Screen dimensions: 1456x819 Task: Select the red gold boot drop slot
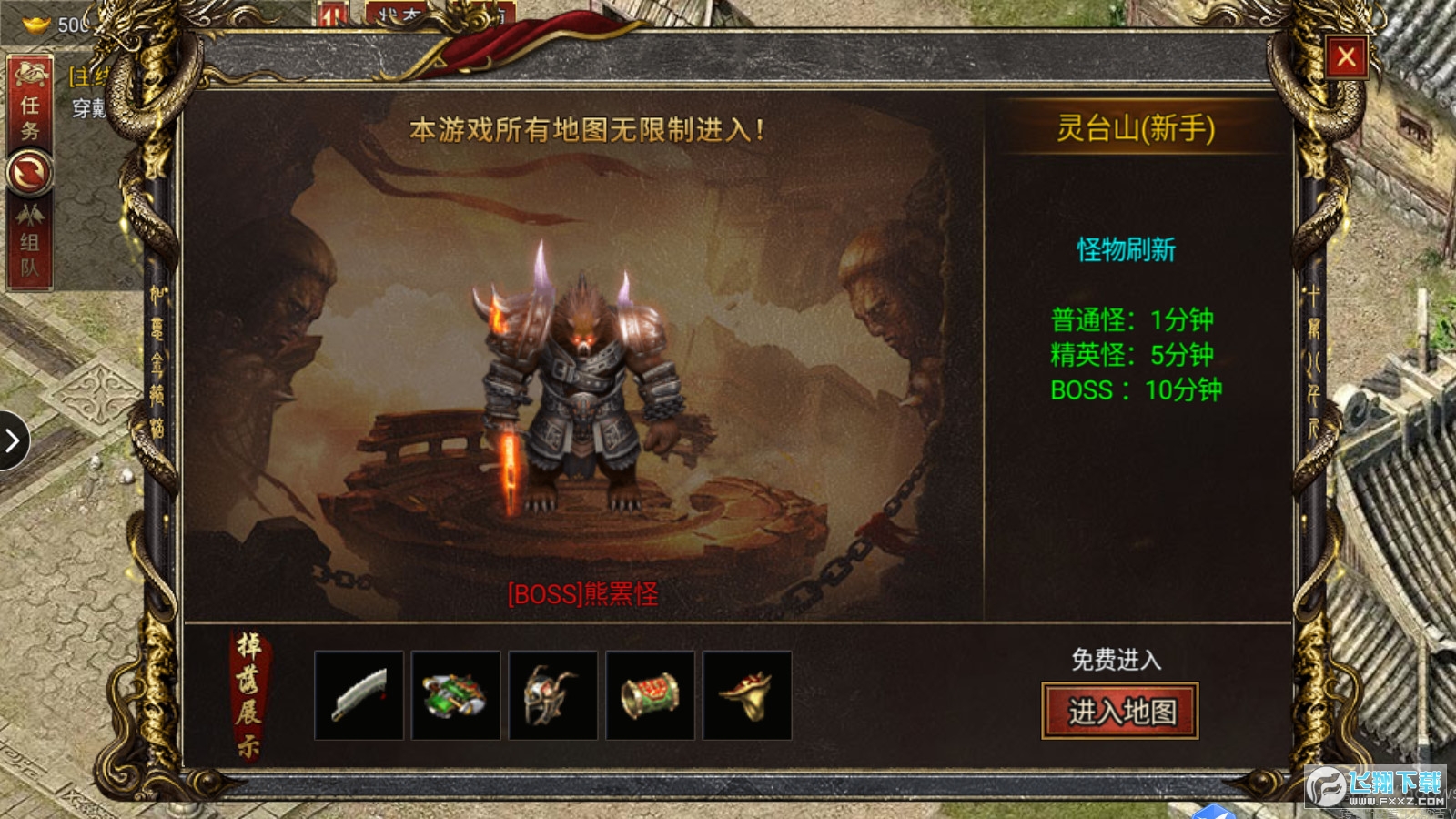pos(747,695)
